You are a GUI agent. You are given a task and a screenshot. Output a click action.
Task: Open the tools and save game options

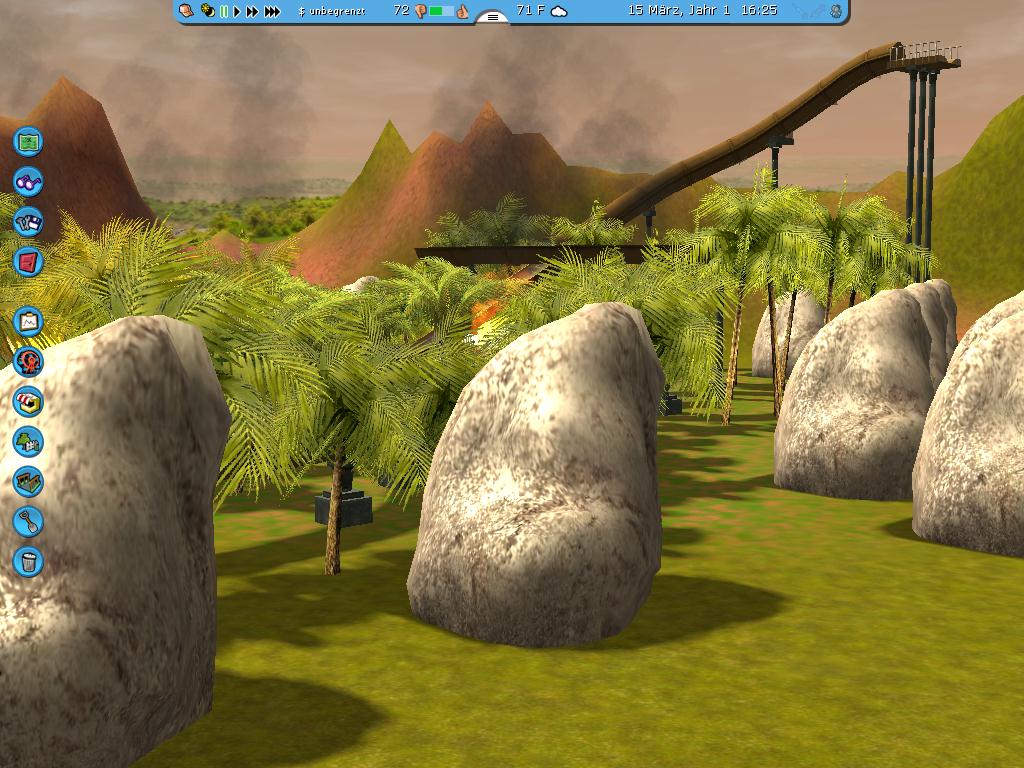[28, 222]
